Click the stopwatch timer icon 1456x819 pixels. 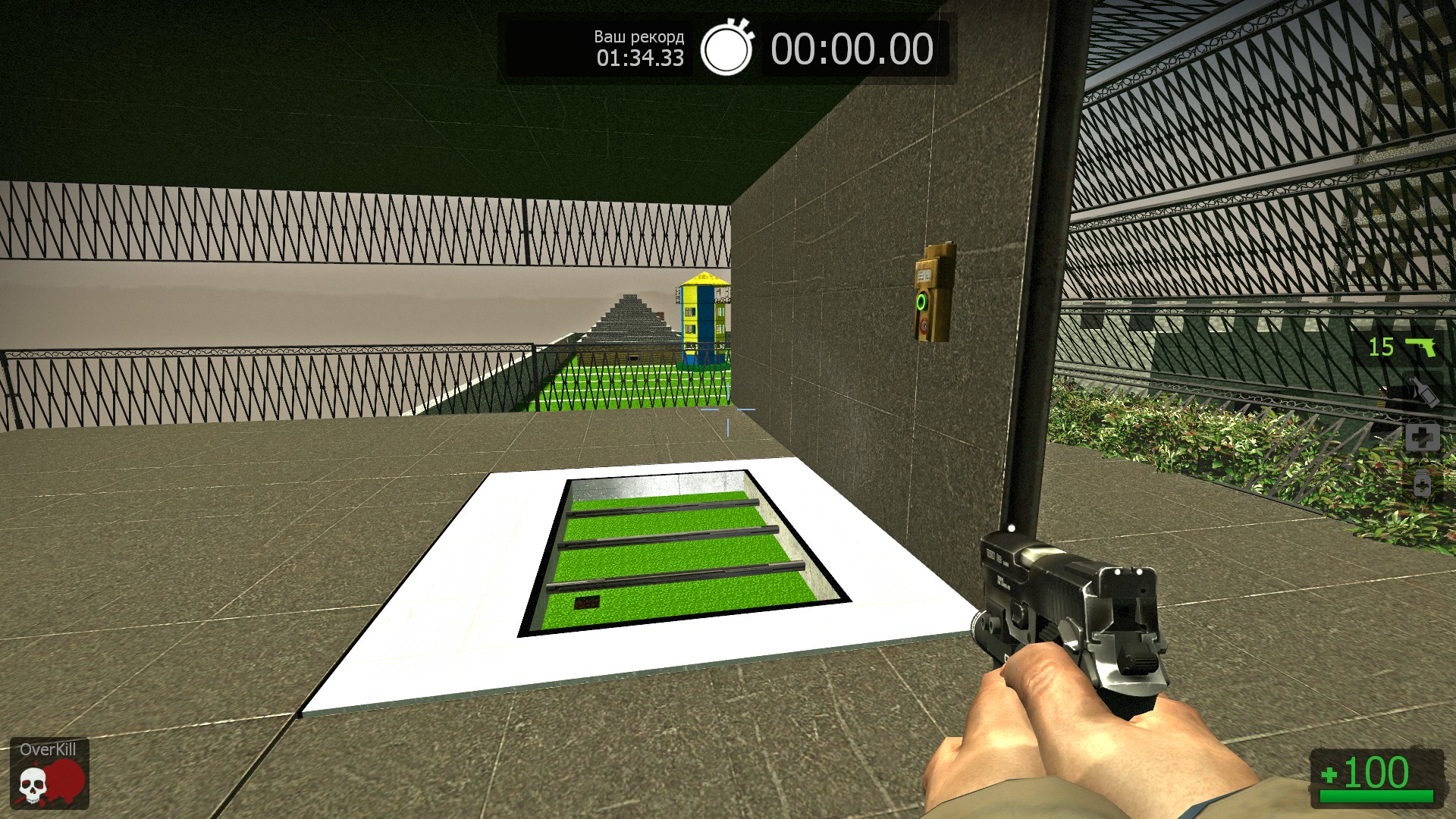726,49
